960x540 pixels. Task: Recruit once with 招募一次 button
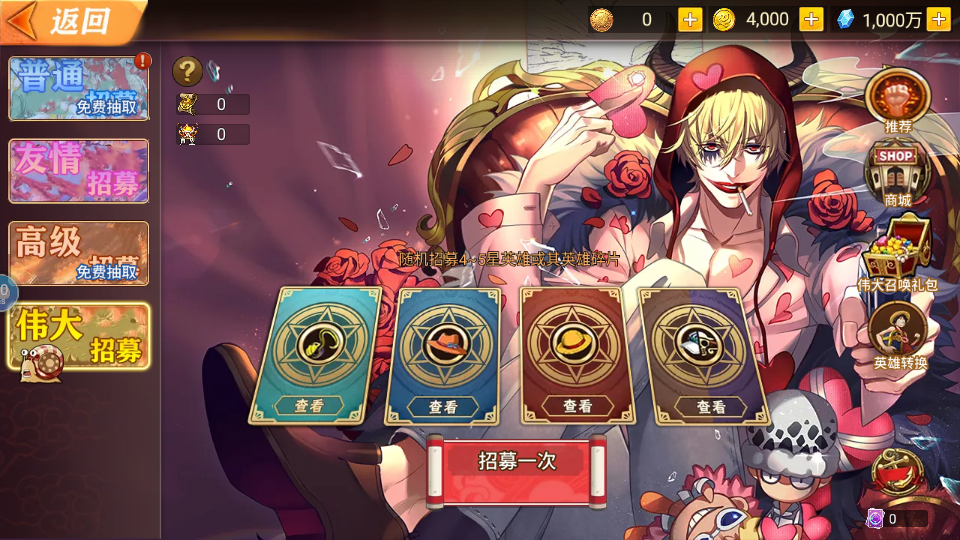517,462
